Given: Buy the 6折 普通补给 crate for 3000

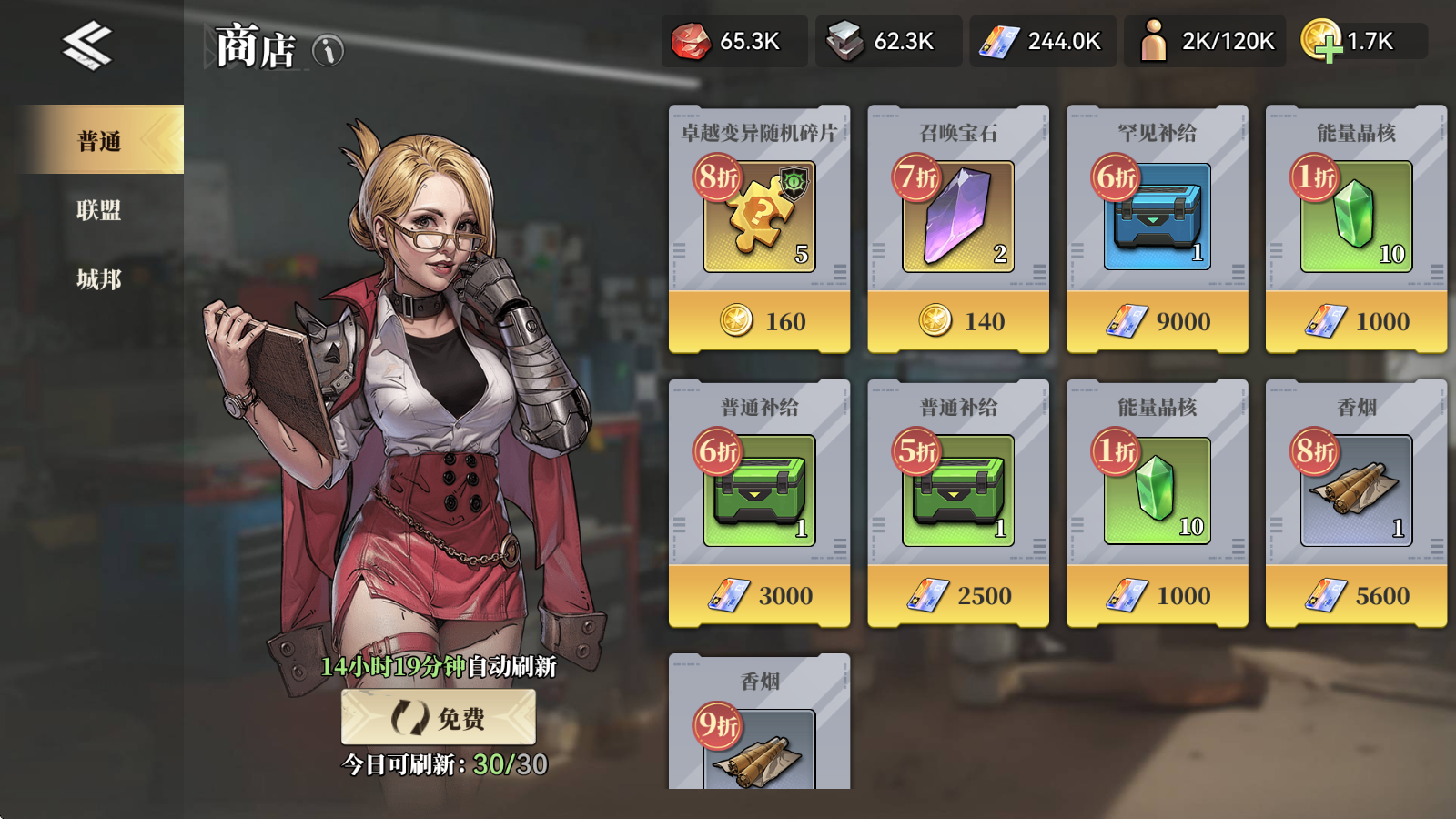Looking at the screenshot, I should (759, 595).
